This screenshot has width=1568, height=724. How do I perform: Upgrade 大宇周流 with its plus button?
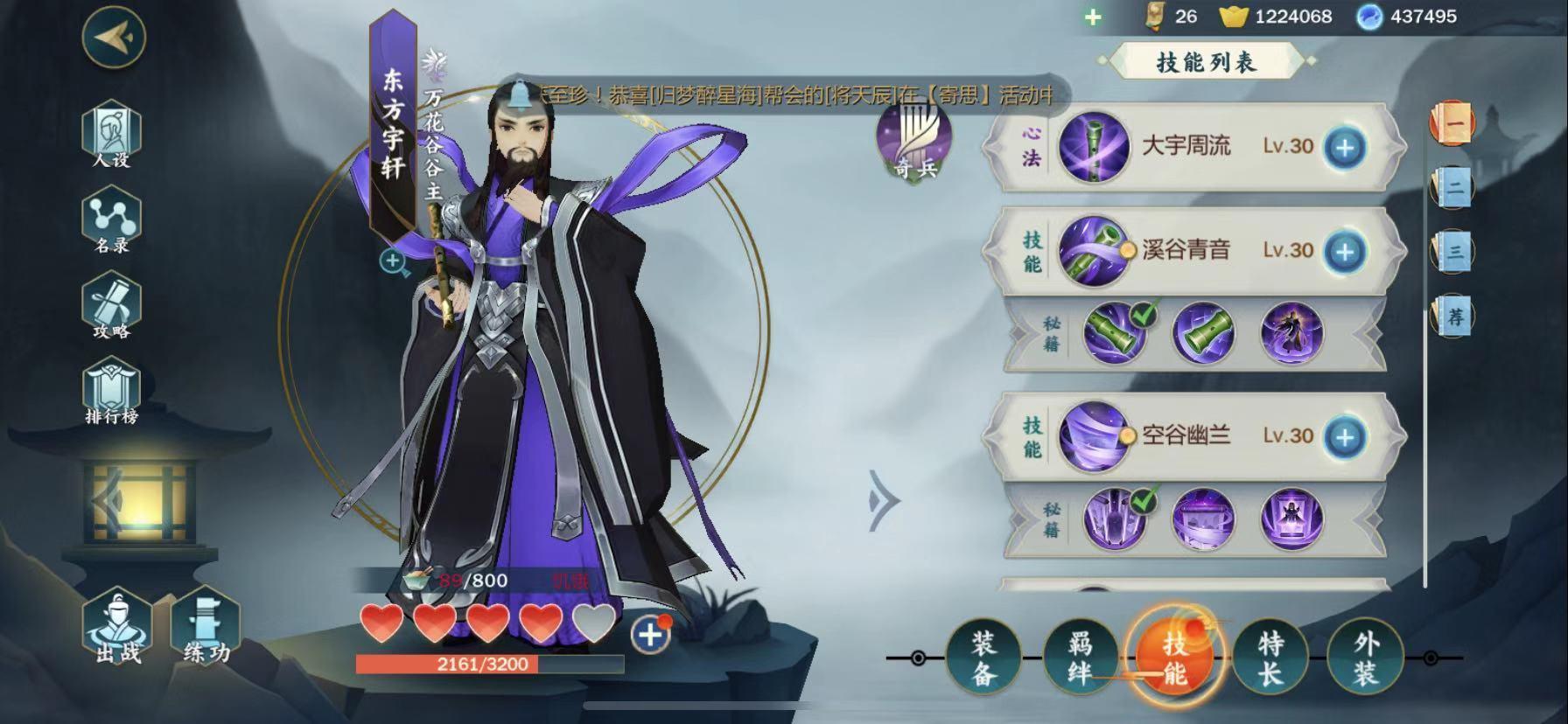coord(1345,147)
